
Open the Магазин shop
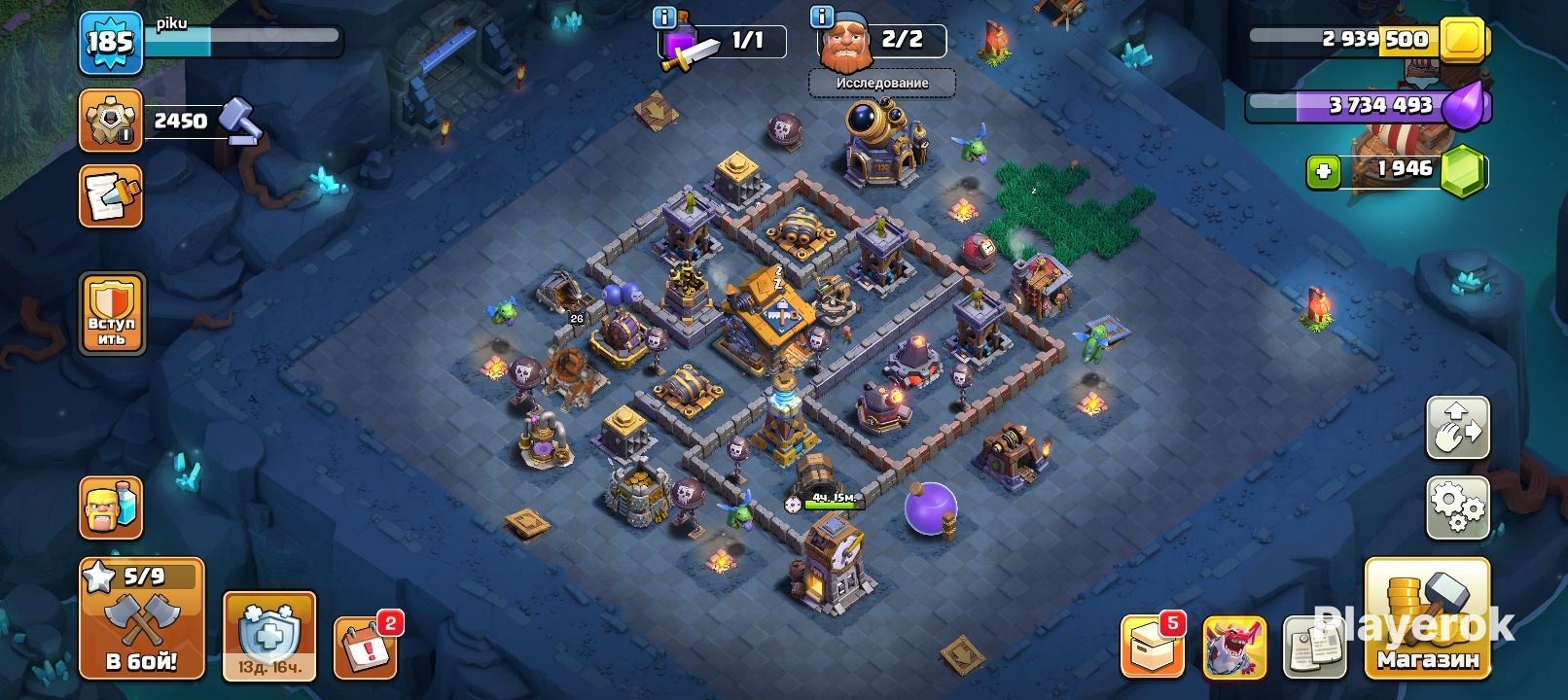coord(1427,618)
